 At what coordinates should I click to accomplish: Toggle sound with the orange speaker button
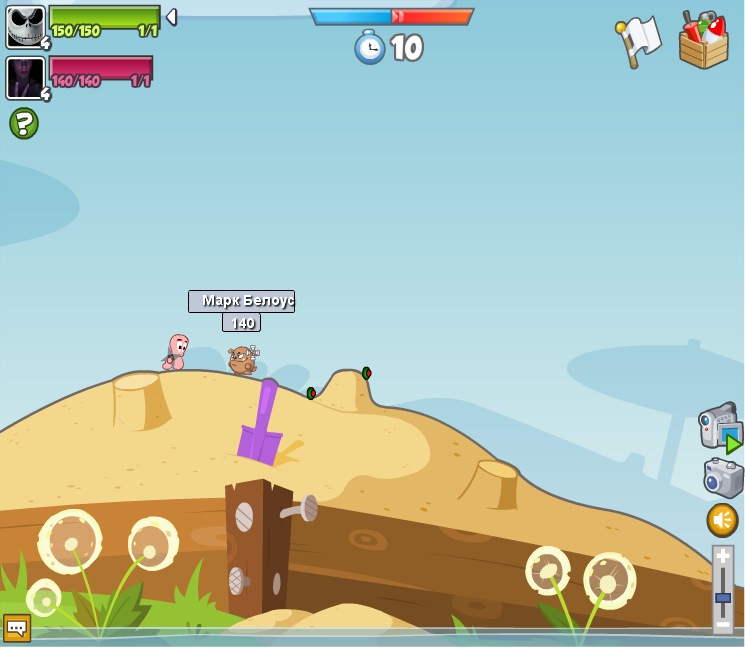click(722, 519)
